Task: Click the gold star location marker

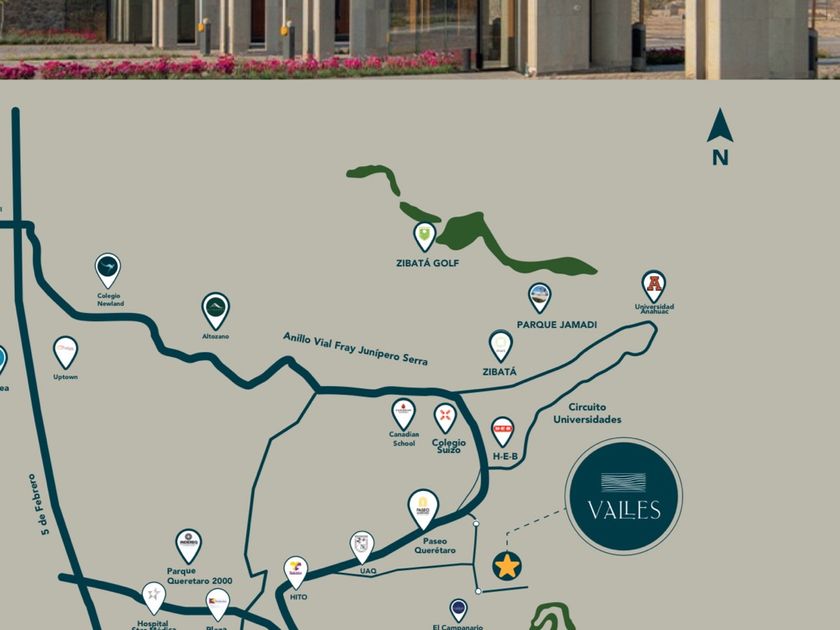Action: tap(507, 566)
